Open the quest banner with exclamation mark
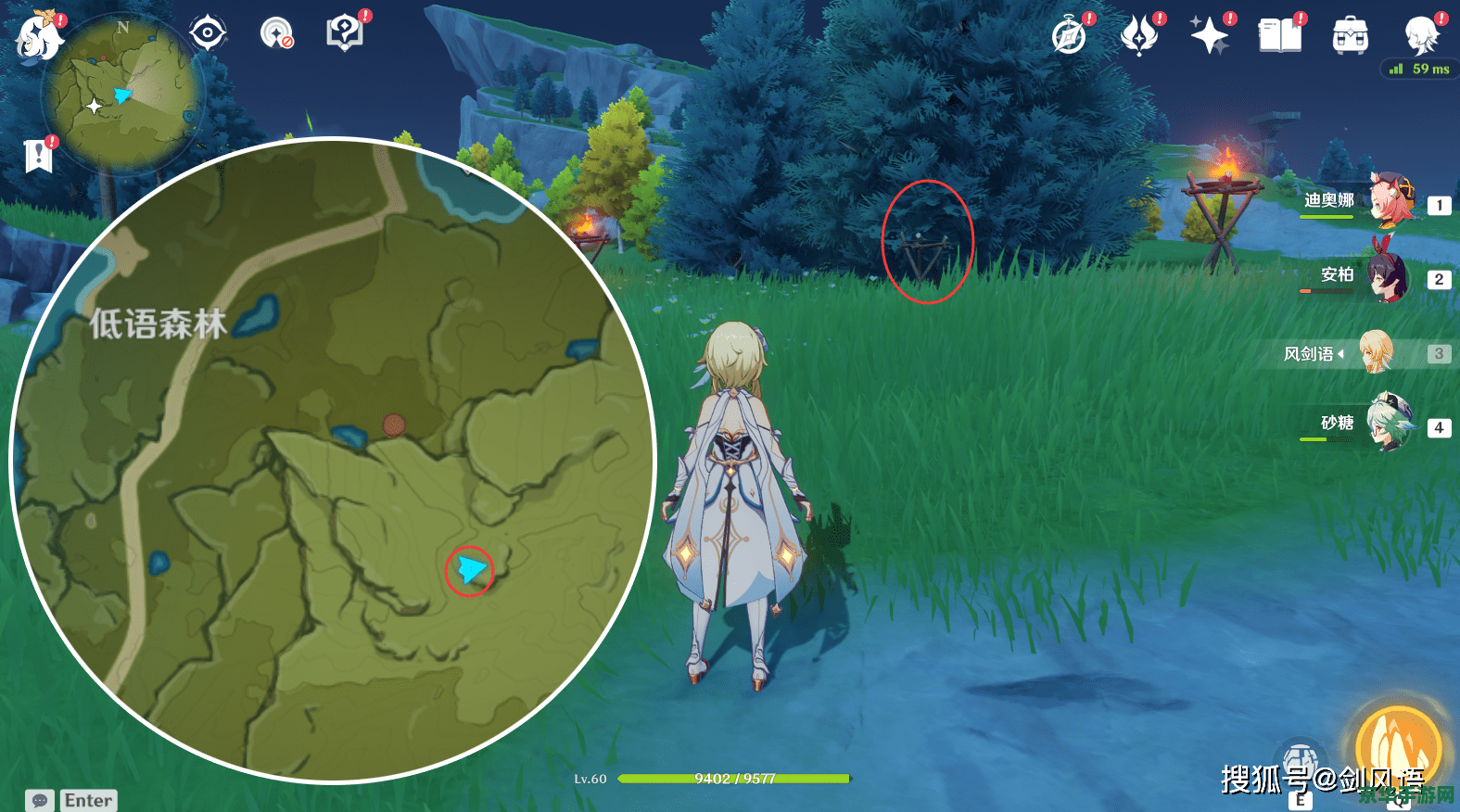The width and height of the screenshot is (1460, 812). coord(38,156)
